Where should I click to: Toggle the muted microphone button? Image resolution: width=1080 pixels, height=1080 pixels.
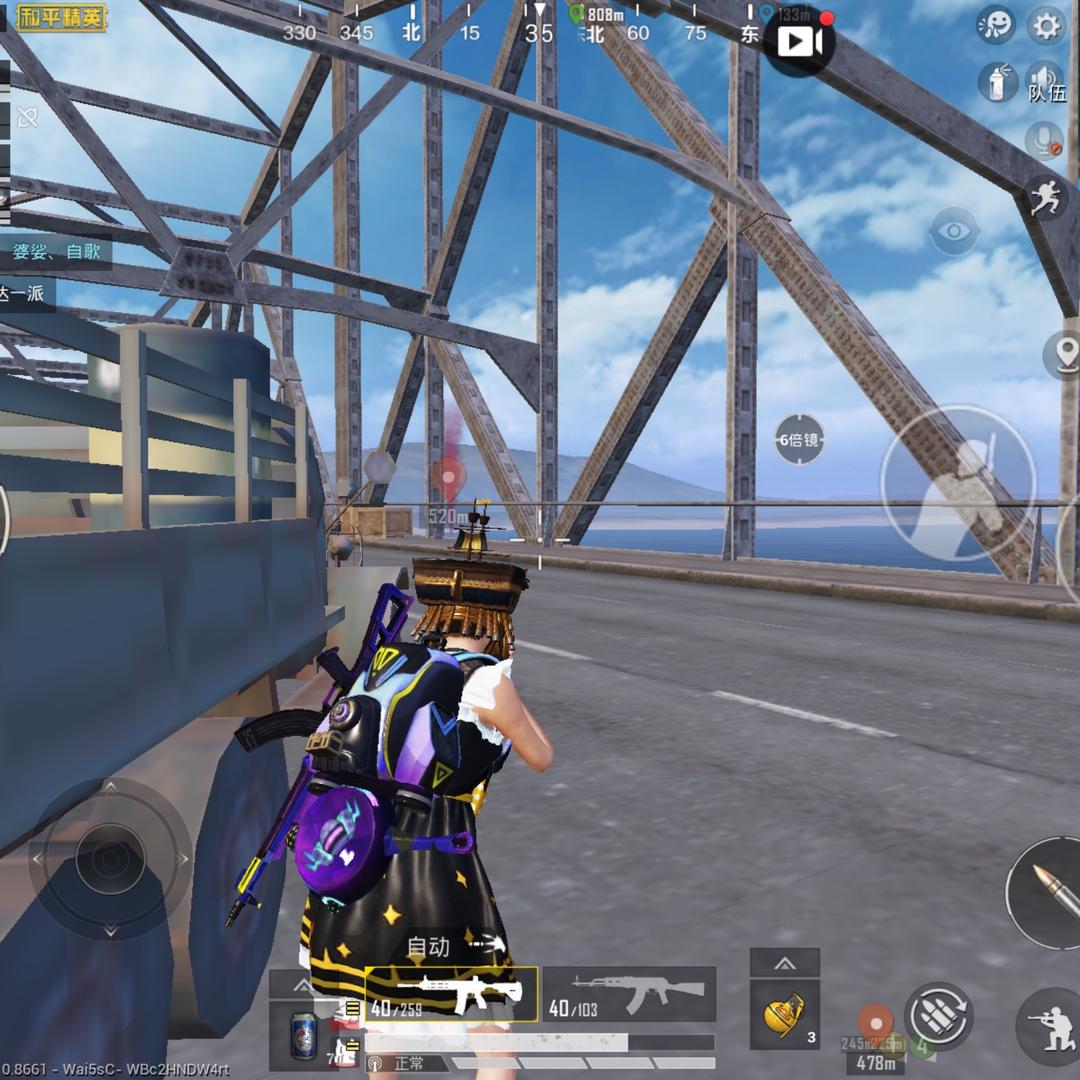[1045, 141]
